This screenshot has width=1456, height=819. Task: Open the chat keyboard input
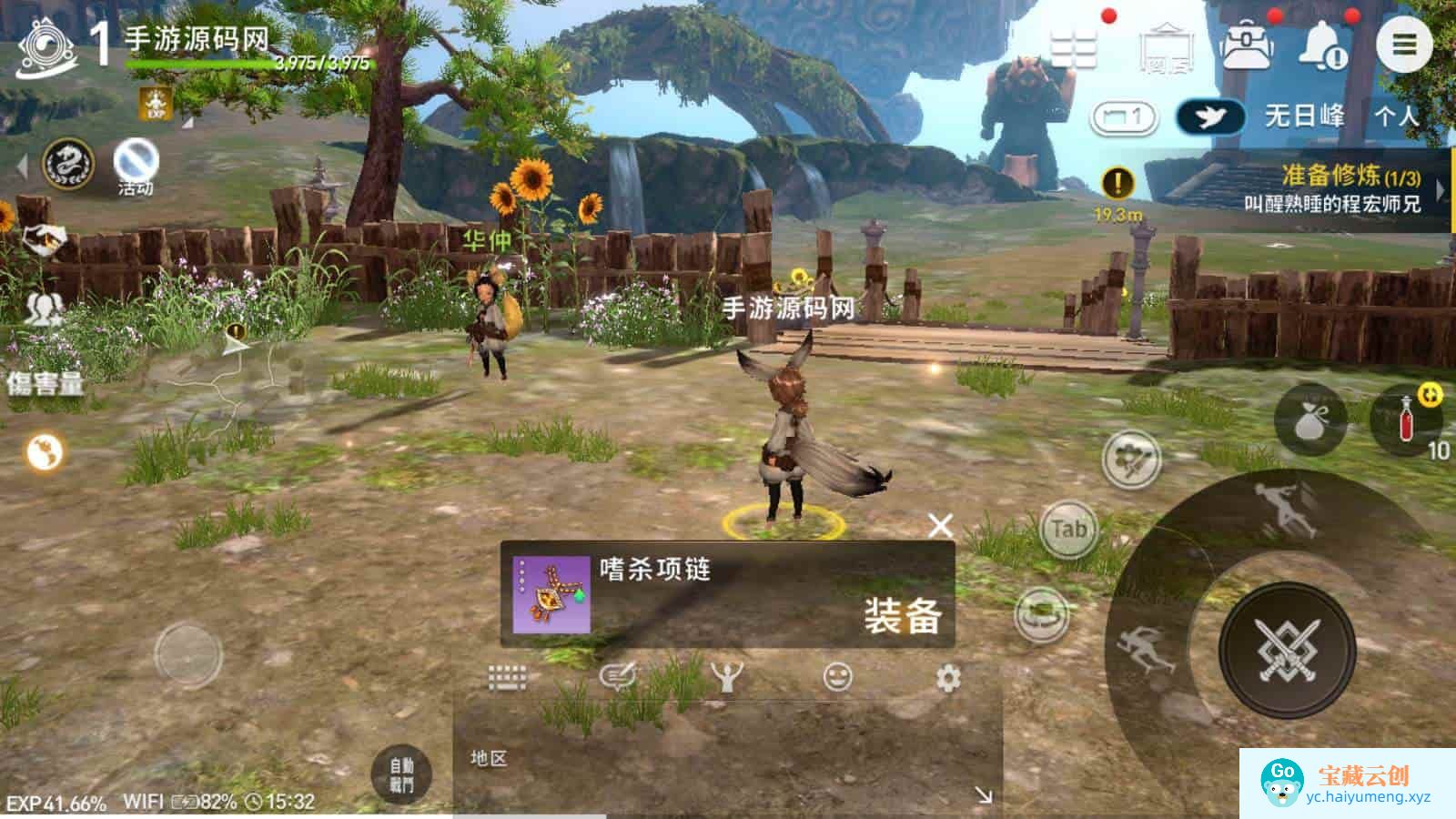click(507, 677)
